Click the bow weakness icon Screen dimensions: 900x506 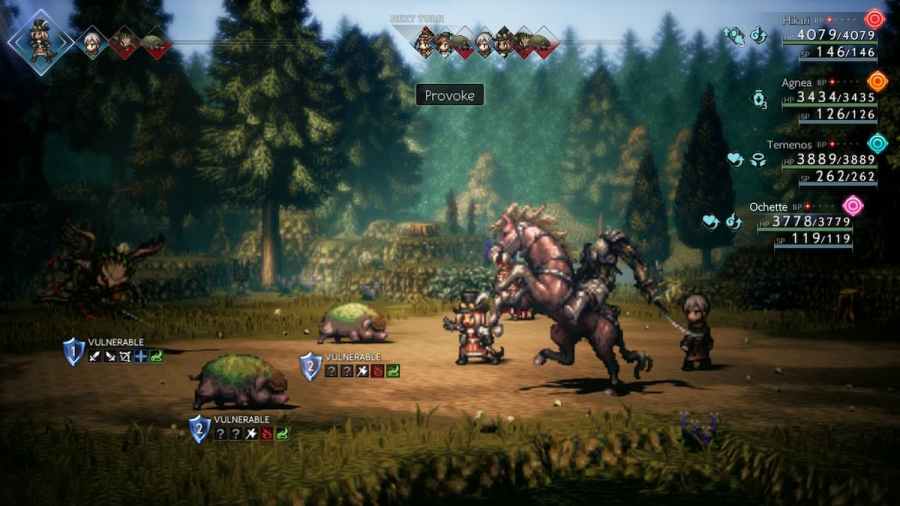point(125,356)
